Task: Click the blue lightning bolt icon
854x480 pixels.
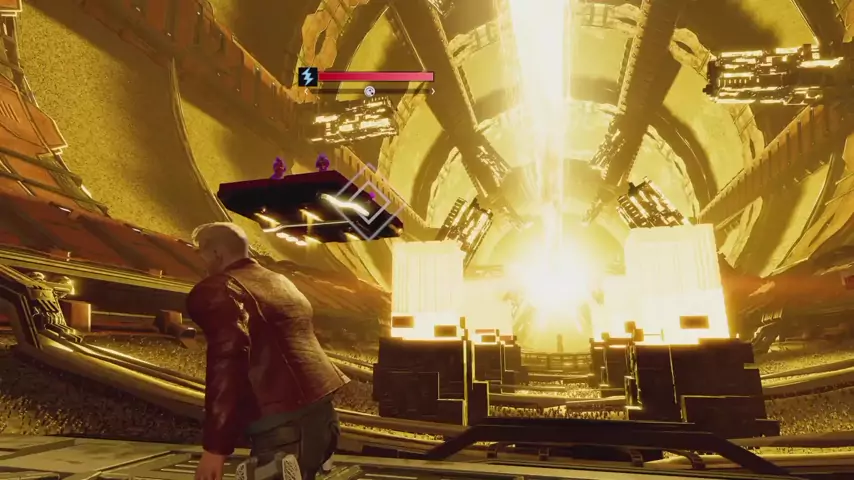Action: click(308, 76)
